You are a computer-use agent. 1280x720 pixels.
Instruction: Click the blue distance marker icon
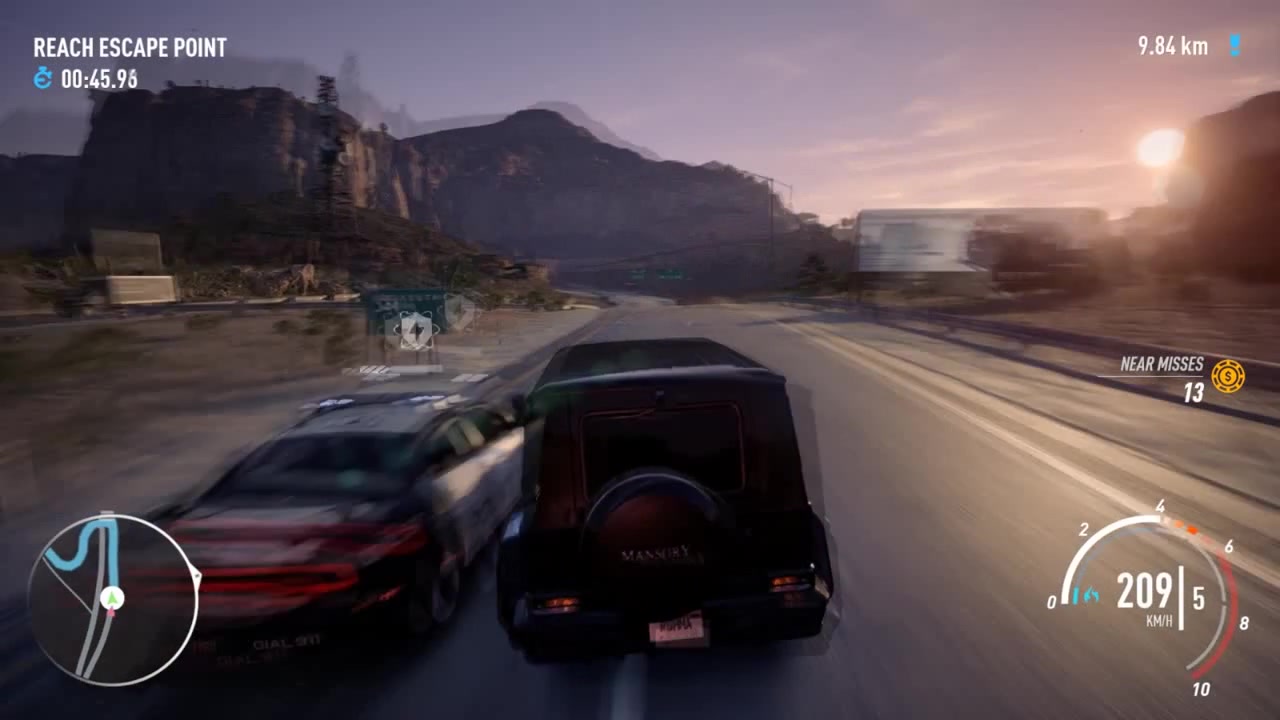pyautogui.click(x=1234, y=46)
